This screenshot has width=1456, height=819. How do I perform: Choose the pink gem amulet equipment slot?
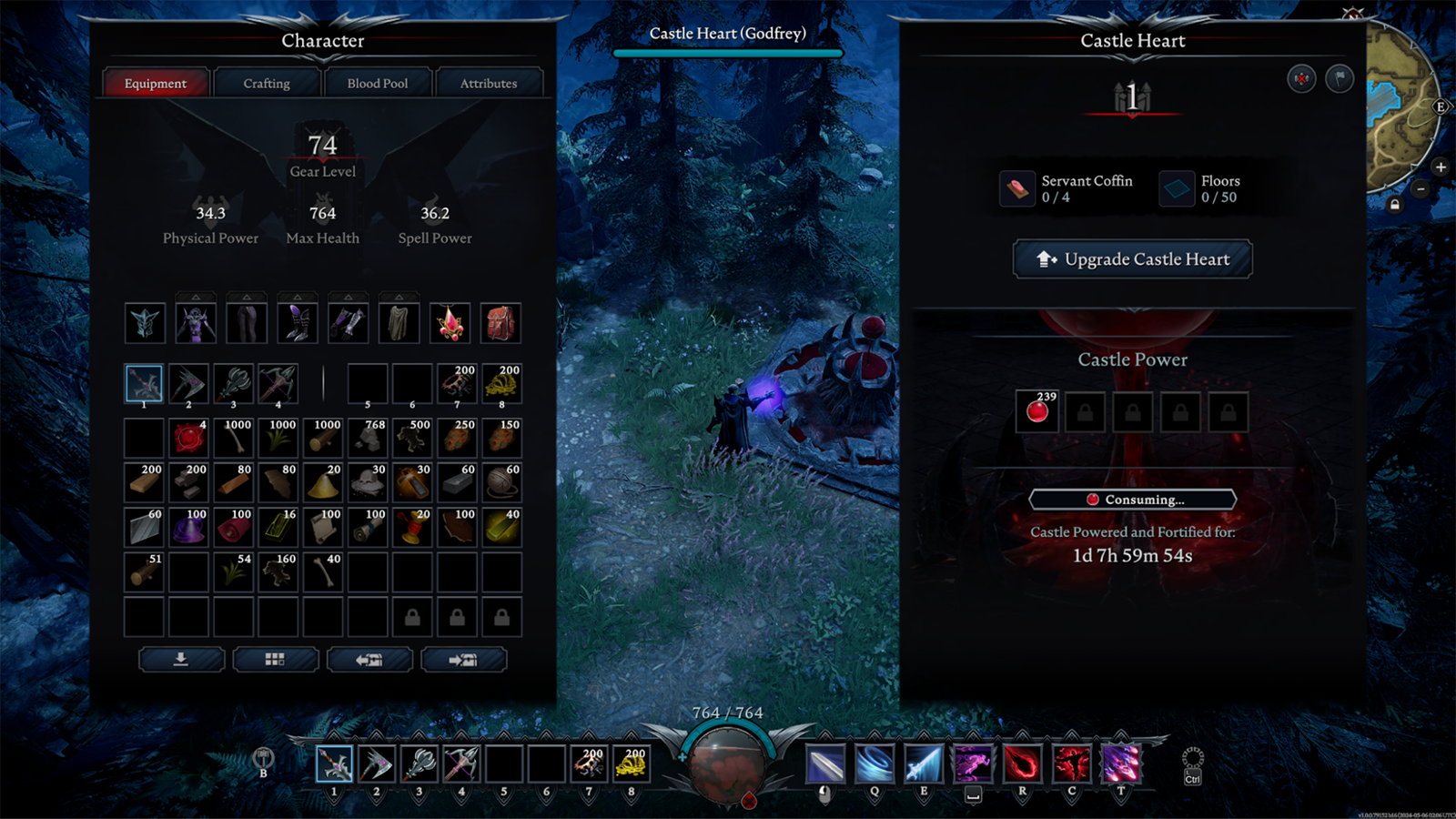(450, 323)
